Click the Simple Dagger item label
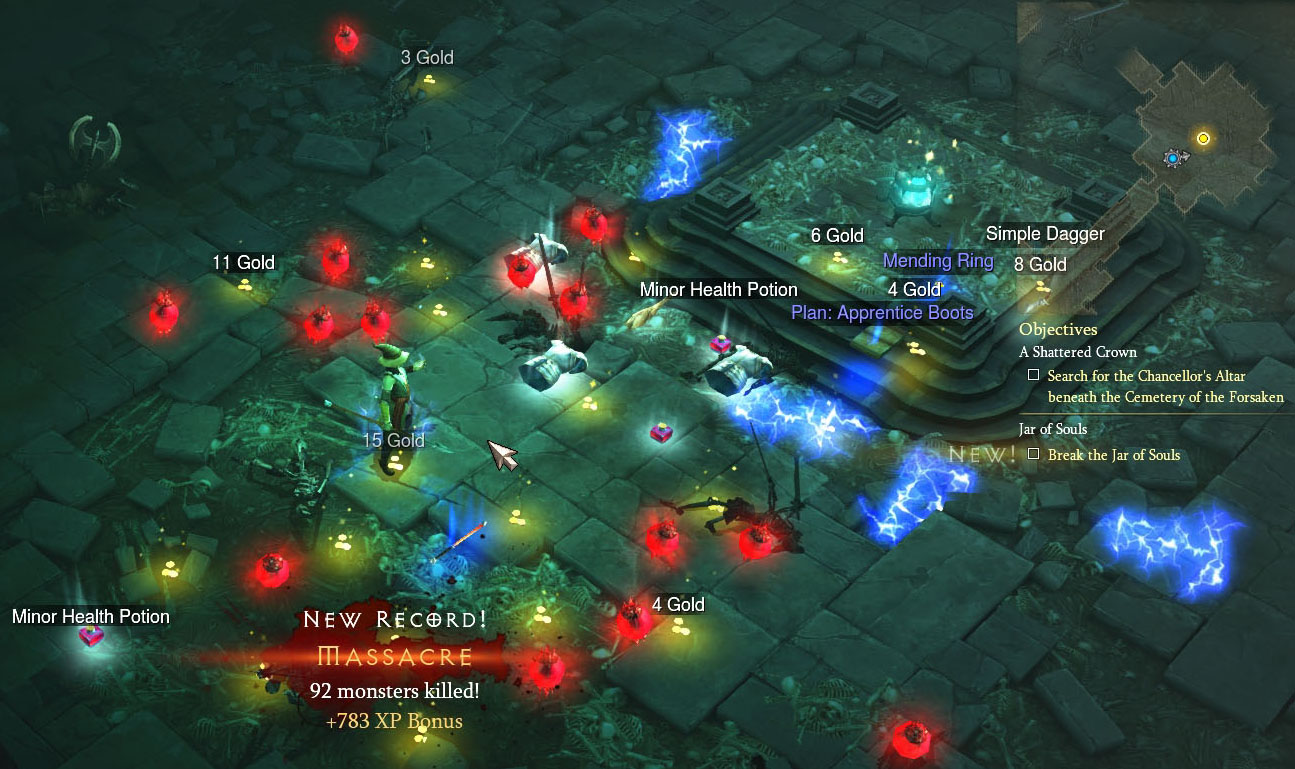The image size is (1295, 769). click(1045, 234)
